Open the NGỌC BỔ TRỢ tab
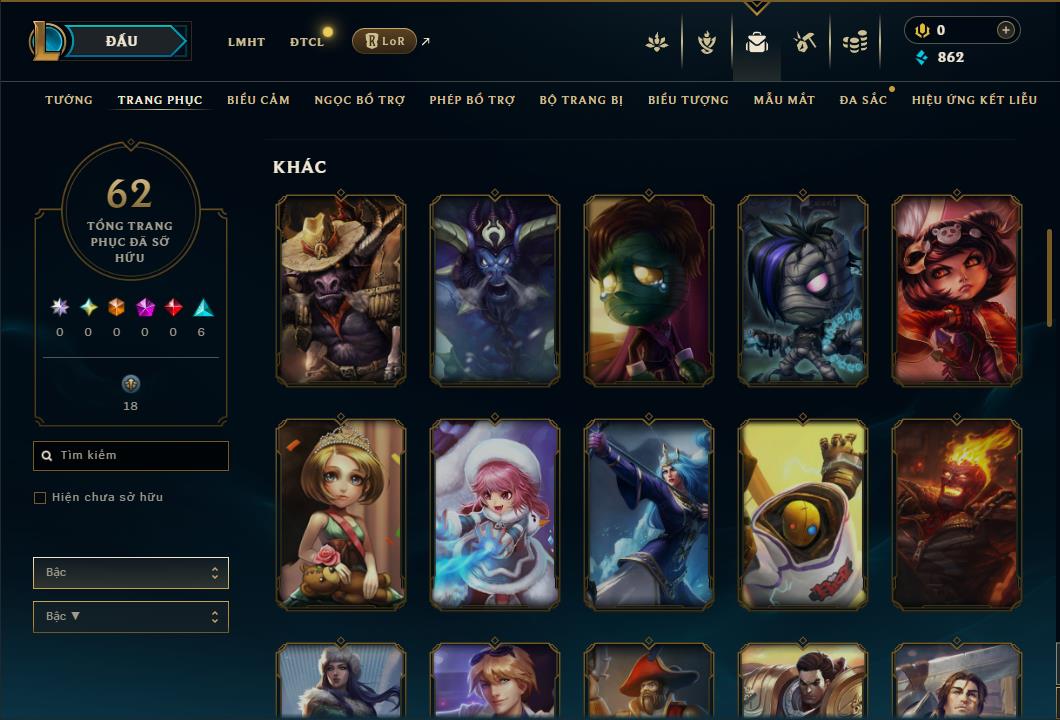The height and width of the screenshot is (720, 1060). tap(359, 100)
